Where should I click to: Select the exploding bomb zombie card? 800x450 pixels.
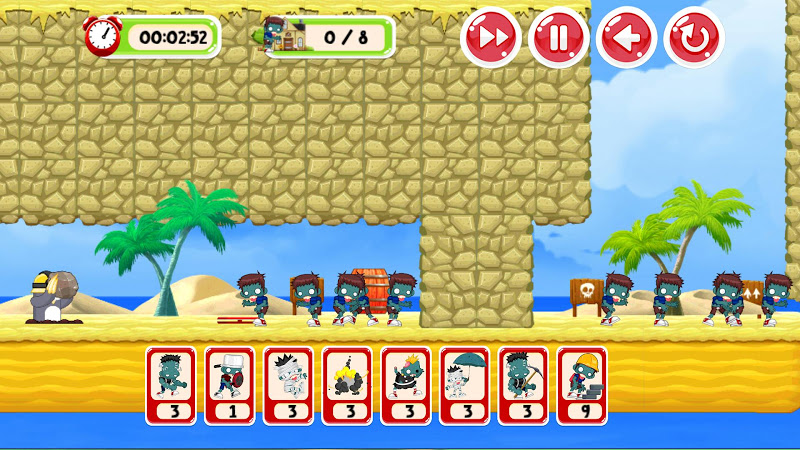click(x=347, y=385)
